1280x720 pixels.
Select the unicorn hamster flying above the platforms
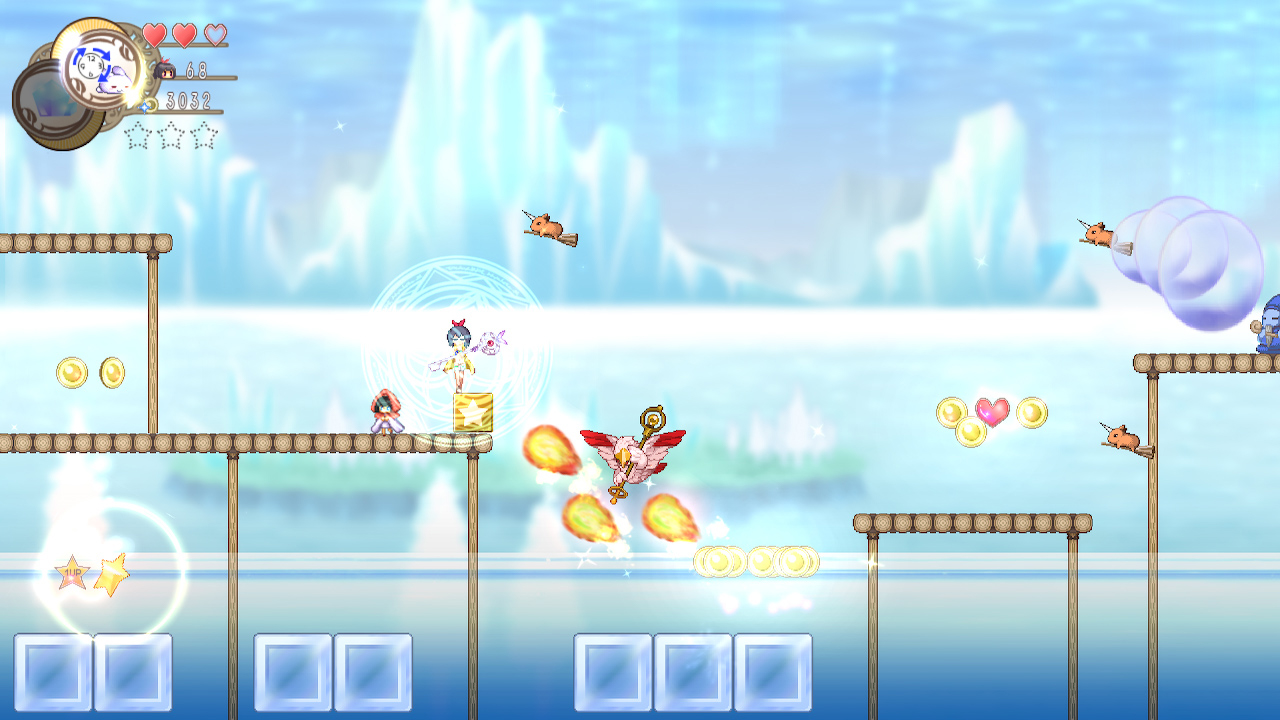click(x=549, y=228)
